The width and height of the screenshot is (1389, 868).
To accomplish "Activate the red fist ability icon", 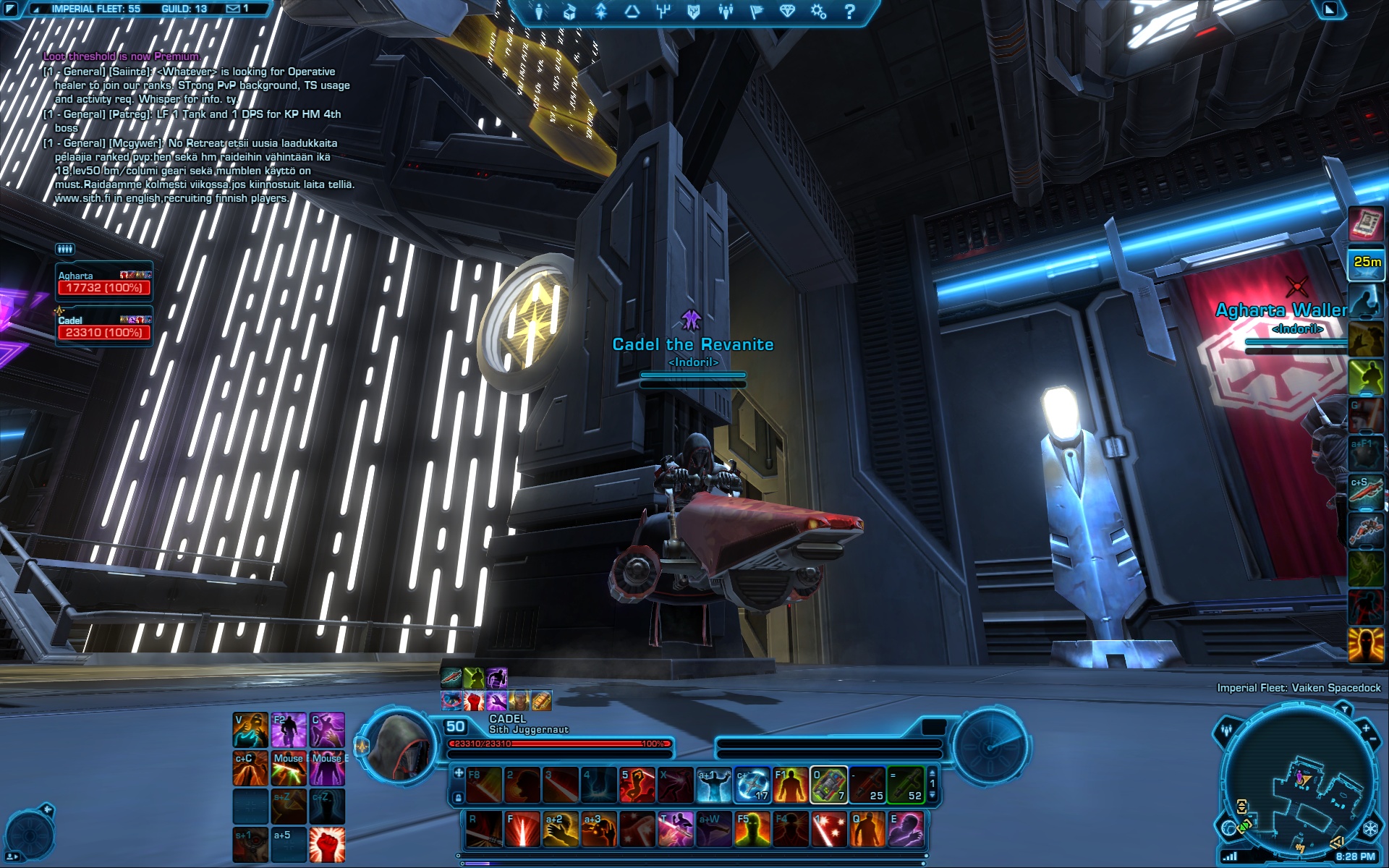I will [x=327, y=845].
